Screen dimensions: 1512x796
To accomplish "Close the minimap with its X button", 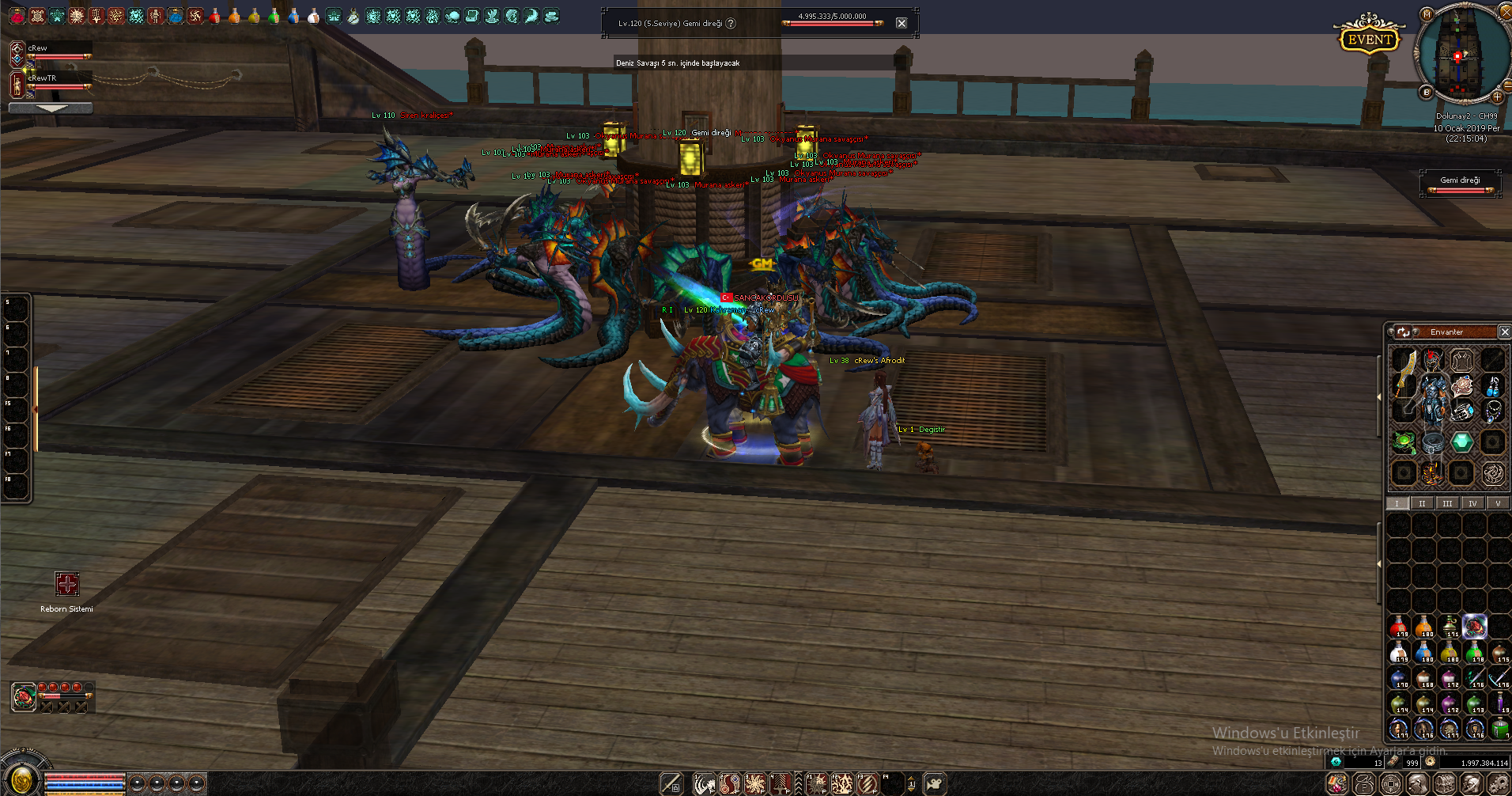I will (x=1506, y=11).
